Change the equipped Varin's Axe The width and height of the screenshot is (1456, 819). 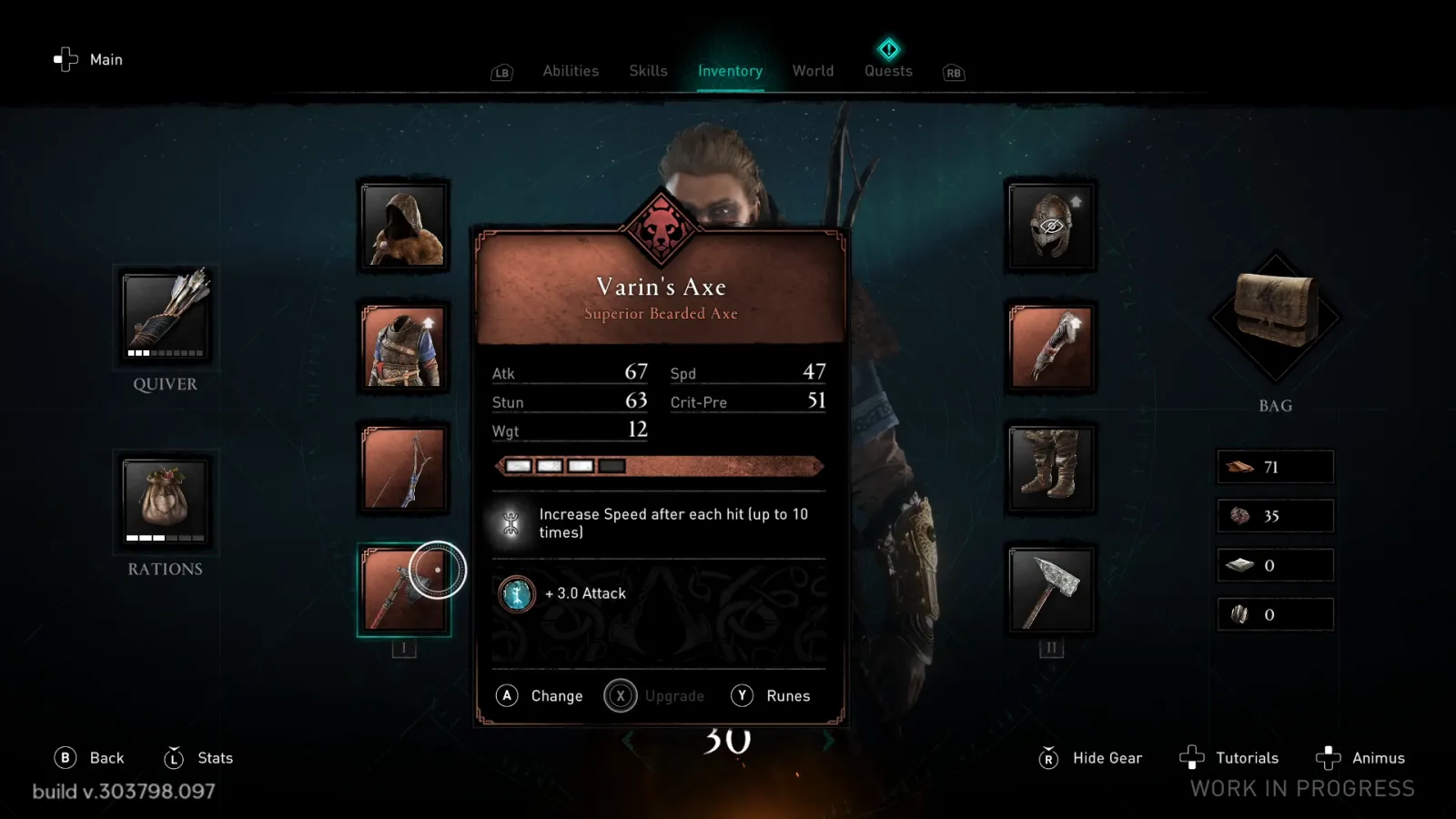[x=541, y=696]
